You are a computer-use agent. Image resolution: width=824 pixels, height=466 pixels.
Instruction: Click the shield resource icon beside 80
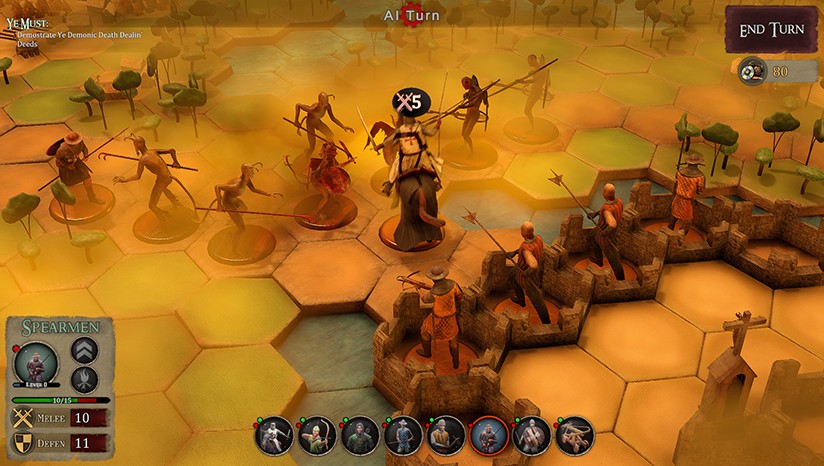pyautogui.click(x=752, y=71)
